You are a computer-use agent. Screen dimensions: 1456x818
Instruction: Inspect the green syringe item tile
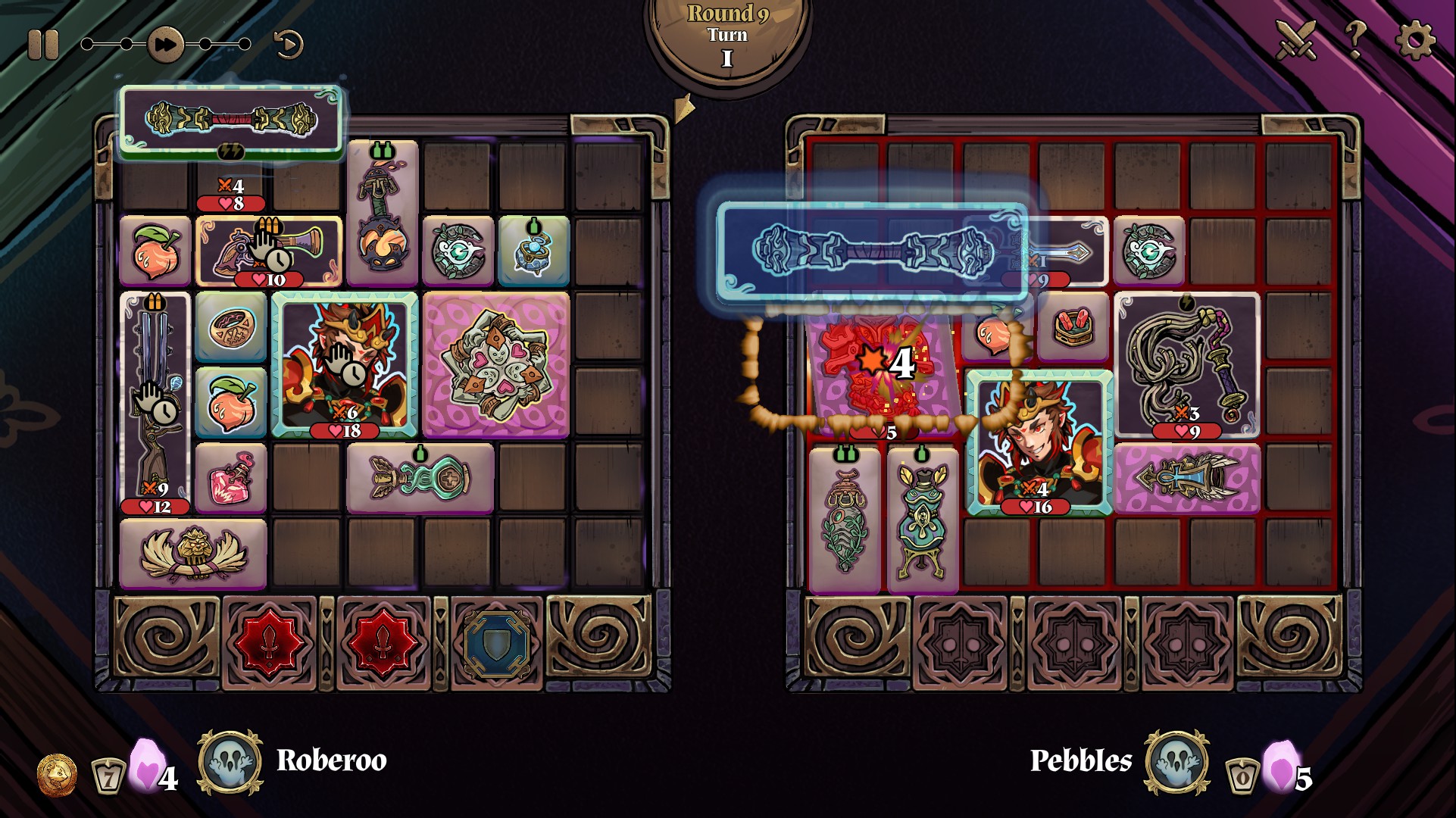(x=420, y=479)
